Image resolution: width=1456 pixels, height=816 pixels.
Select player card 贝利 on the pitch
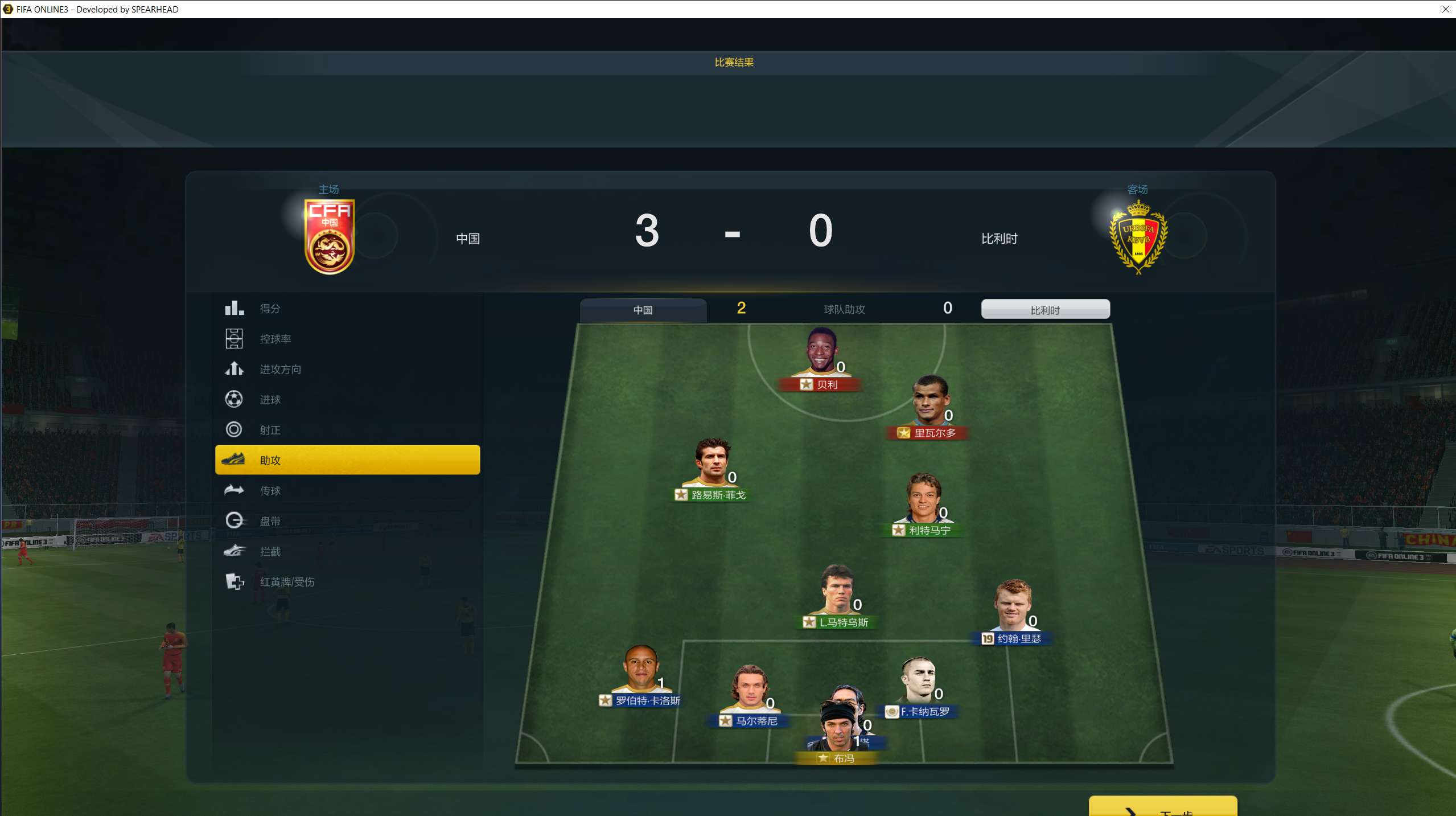click(821, 360)
